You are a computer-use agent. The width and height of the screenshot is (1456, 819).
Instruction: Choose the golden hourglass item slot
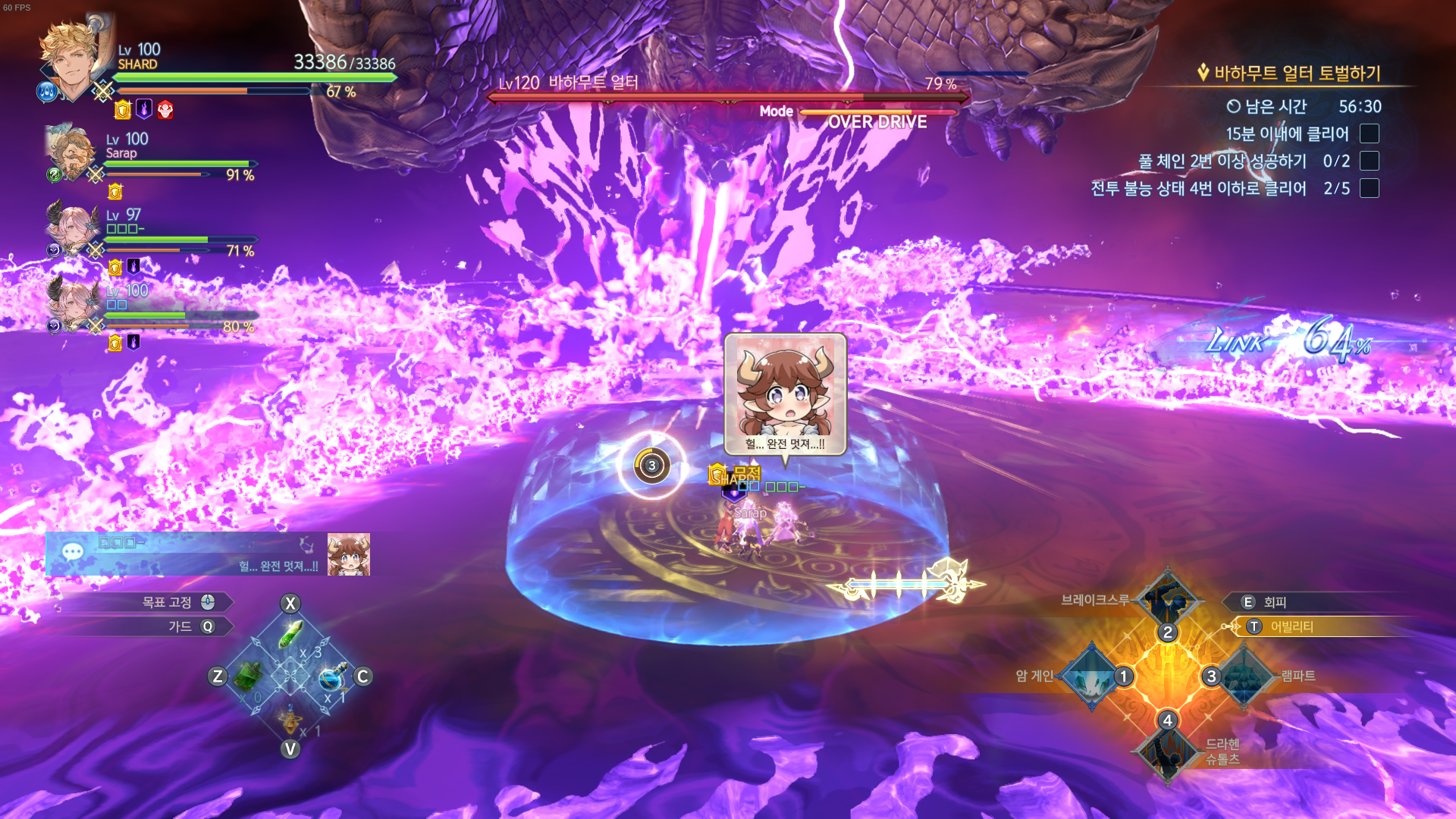[290, 717]
